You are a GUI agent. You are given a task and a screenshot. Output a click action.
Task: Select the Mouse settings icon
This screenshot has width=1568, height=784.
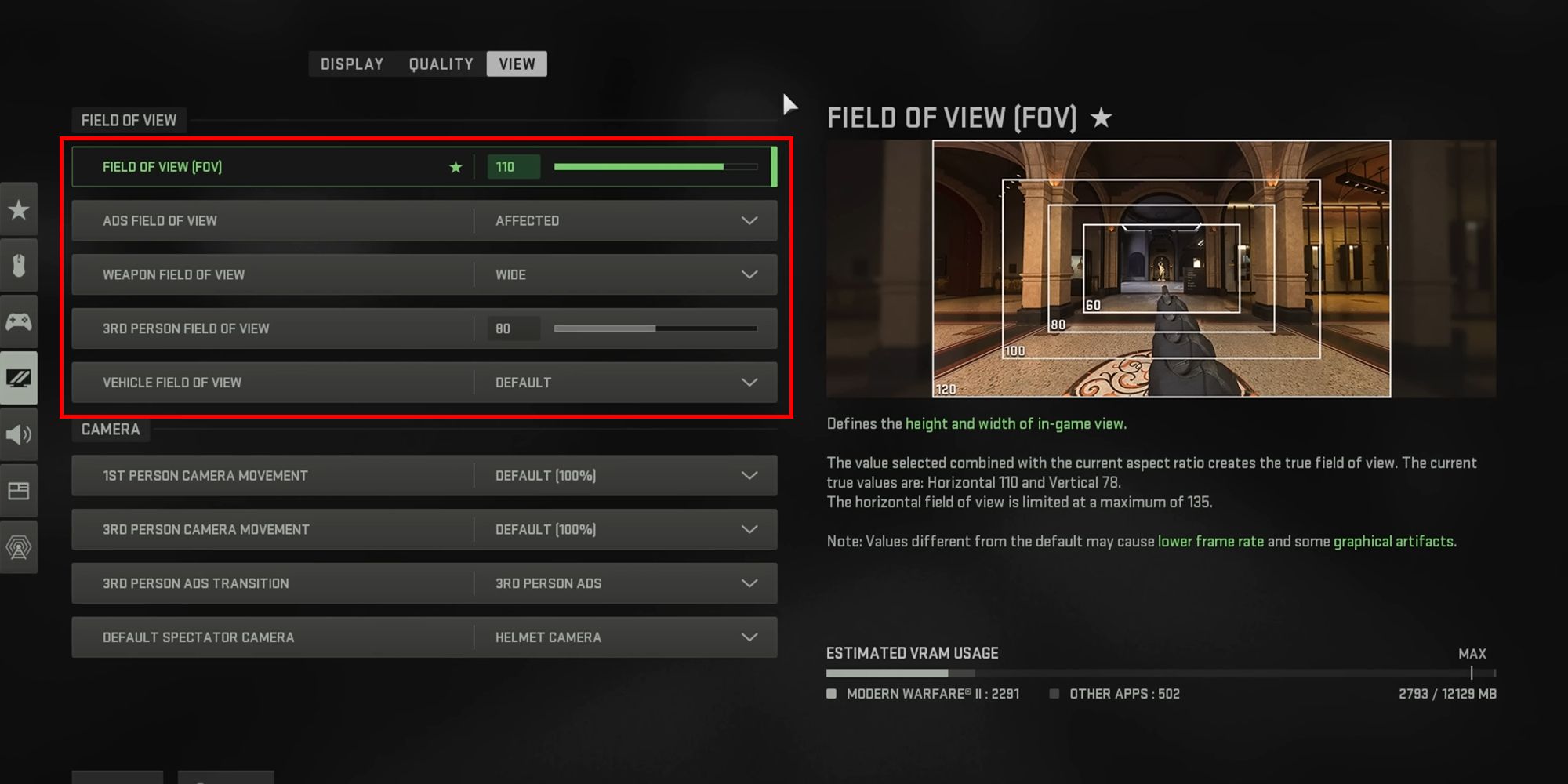point(19,265)
